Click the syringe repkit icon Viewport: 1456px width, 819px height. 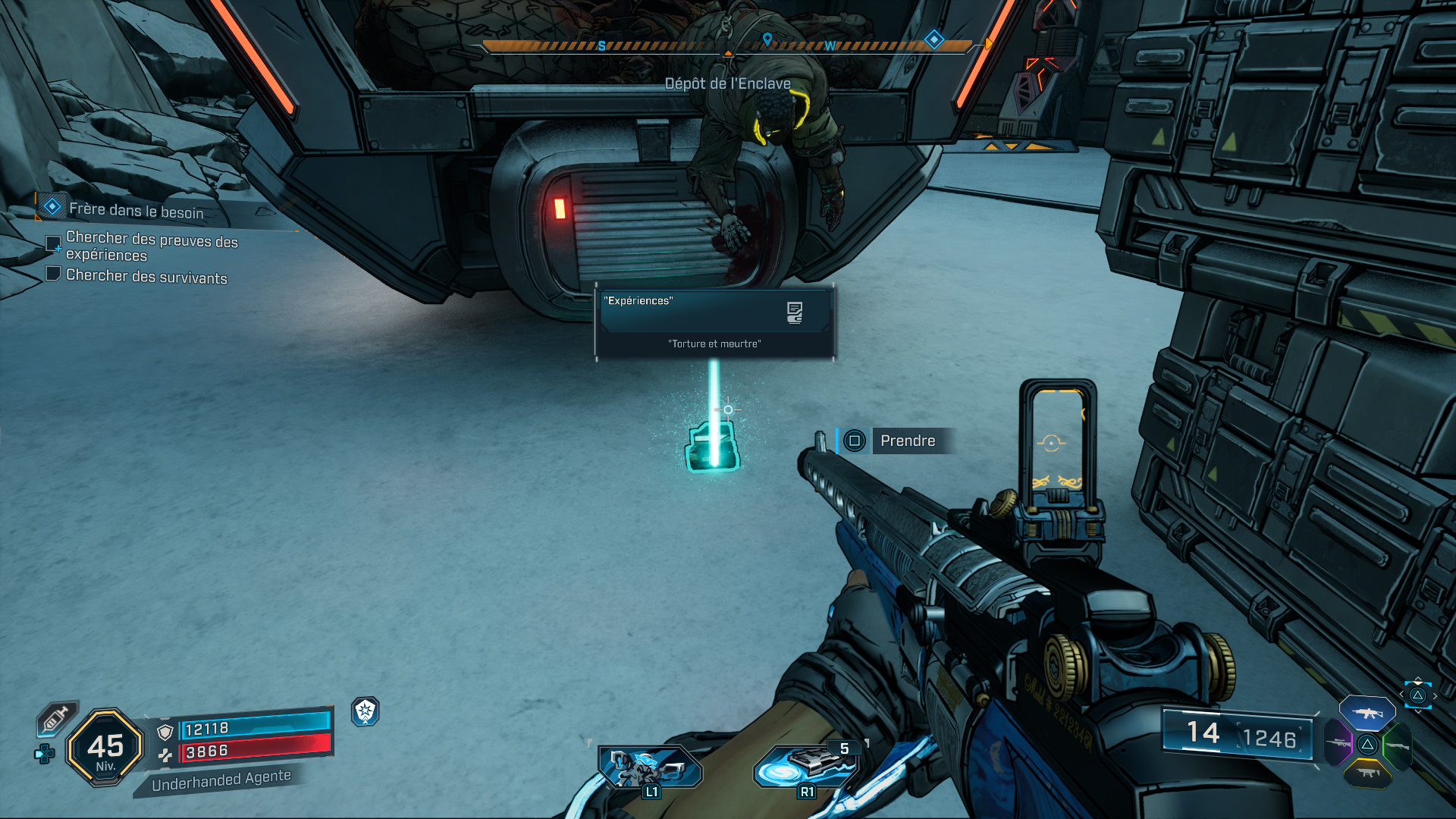tap(55, 717)
